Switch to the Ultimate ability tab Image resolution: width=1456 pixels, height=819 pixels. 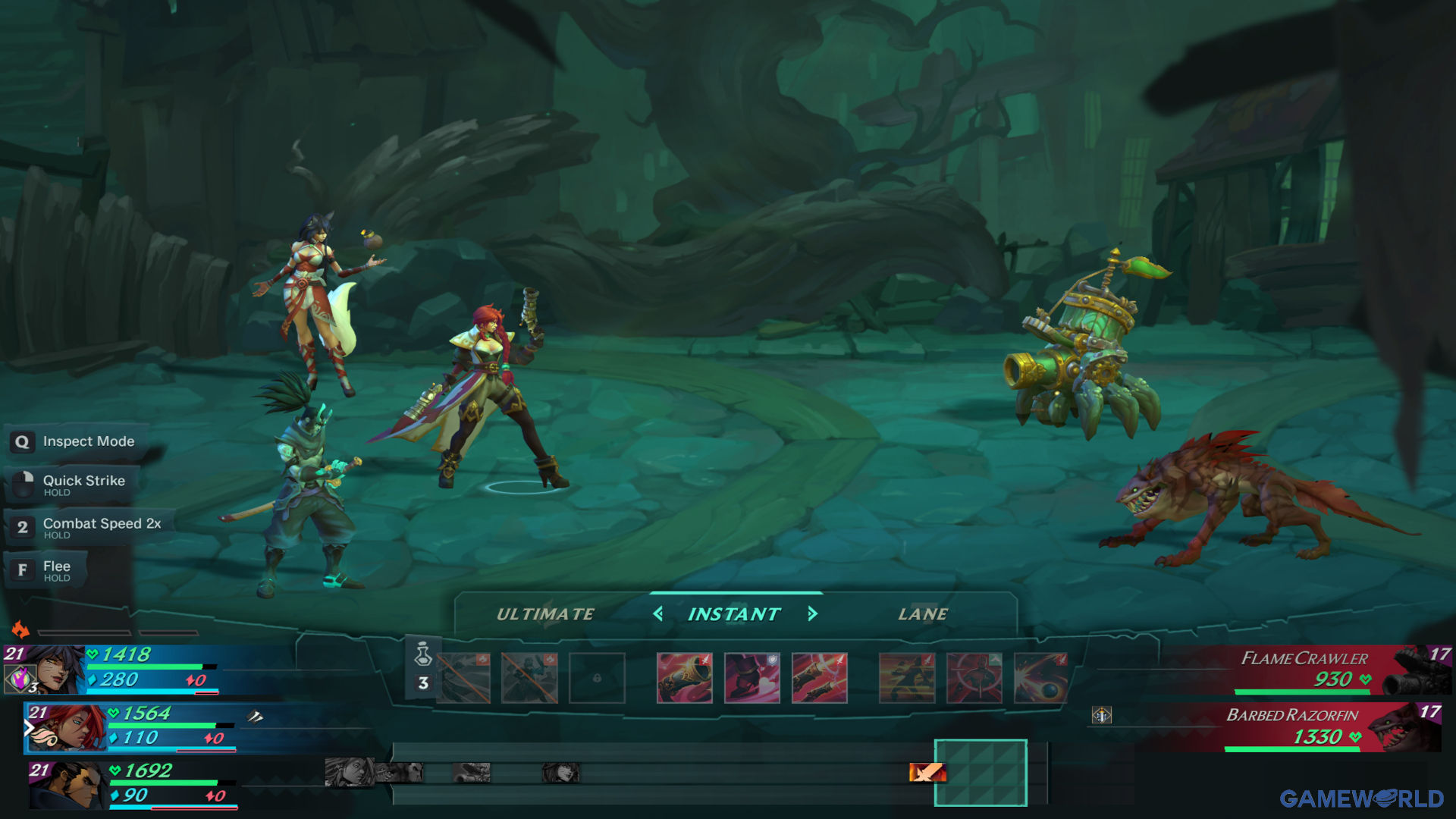pos(545,614)
